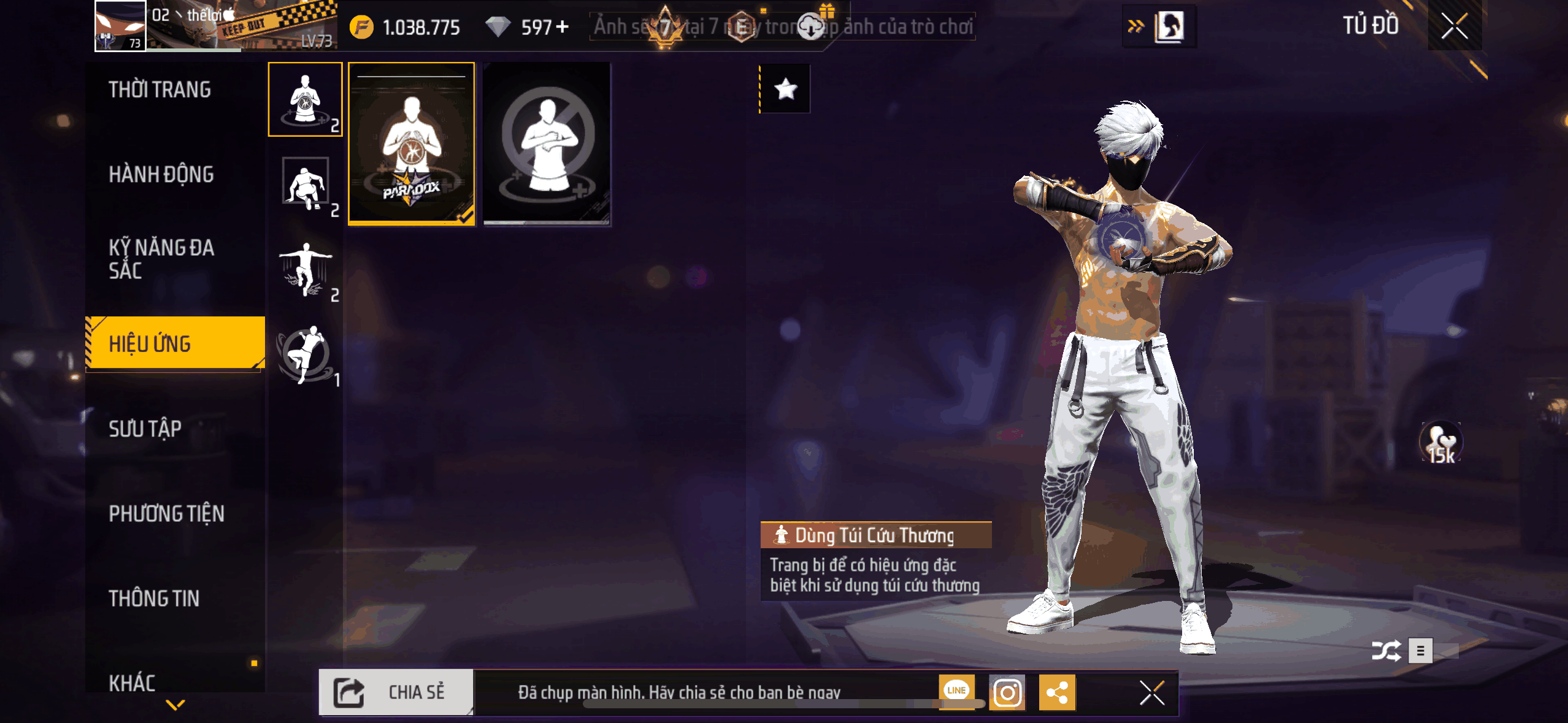
Task: Open the crouching pose effect subcategory
Action: coord(305,184)
